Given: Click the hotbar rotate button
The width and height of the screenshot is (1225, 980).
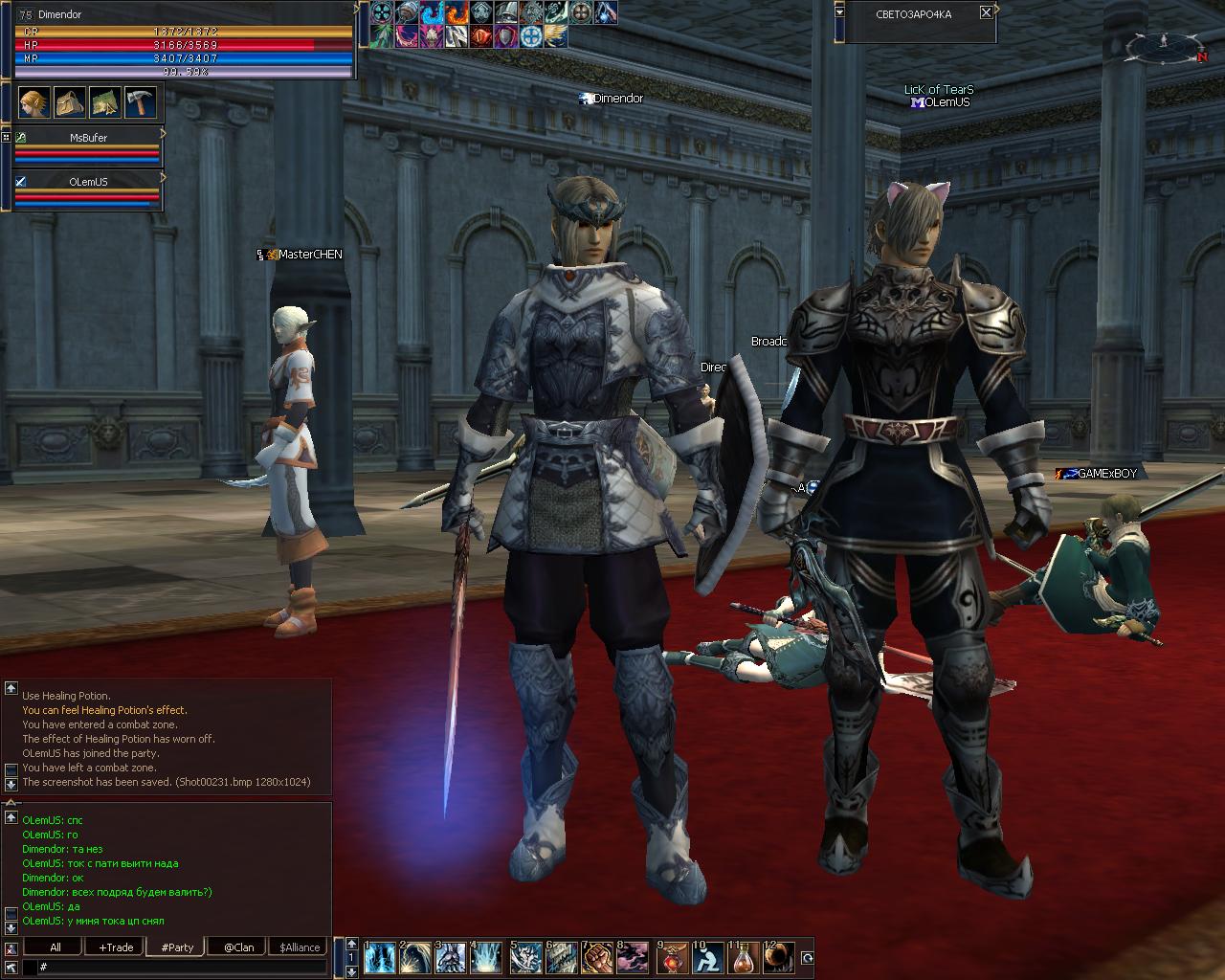Looking at the screenshot, I should point(807,957).
